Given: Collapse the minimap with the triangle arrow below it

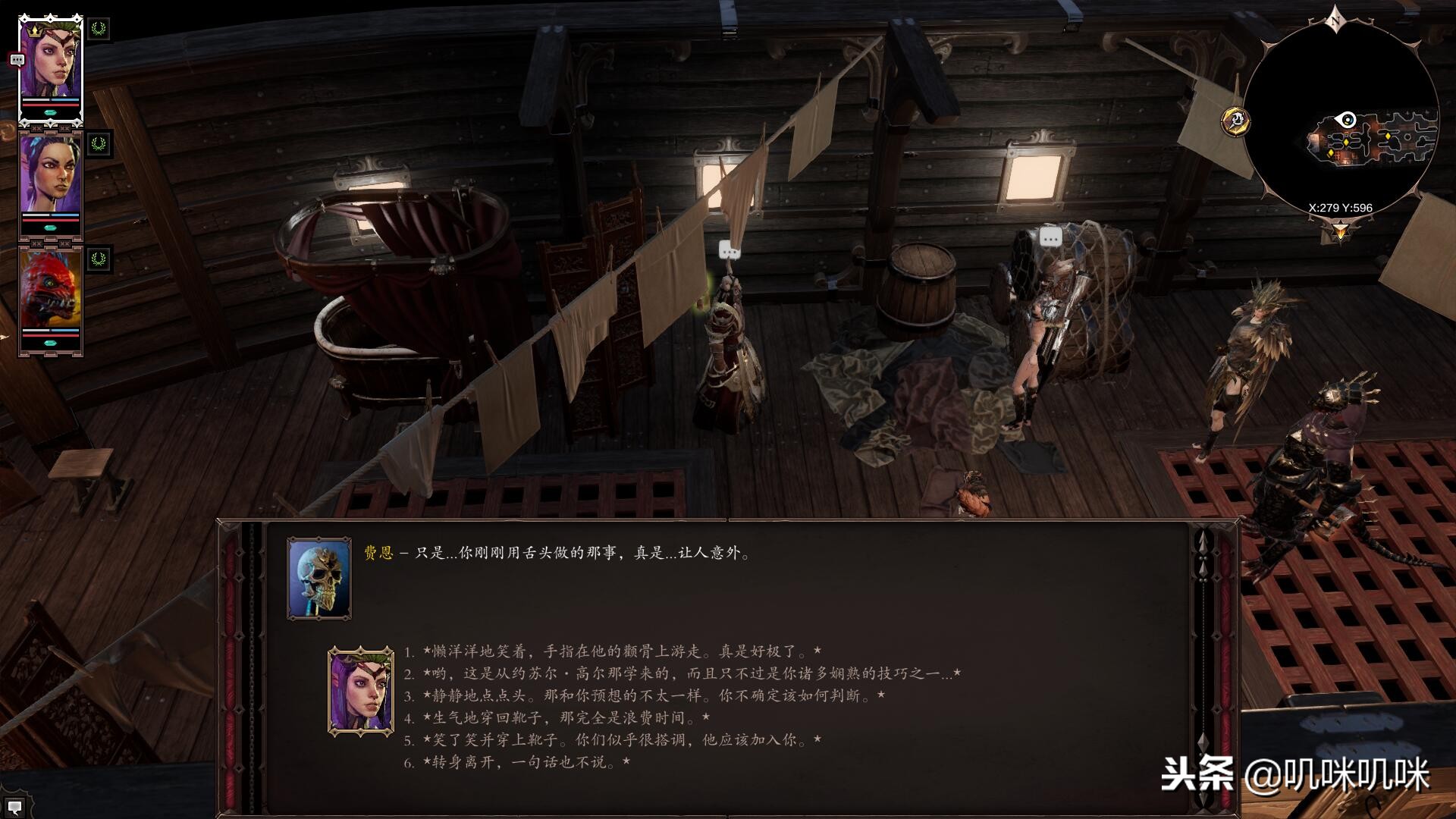Looking at the screenshot, I should point(1340,231).
